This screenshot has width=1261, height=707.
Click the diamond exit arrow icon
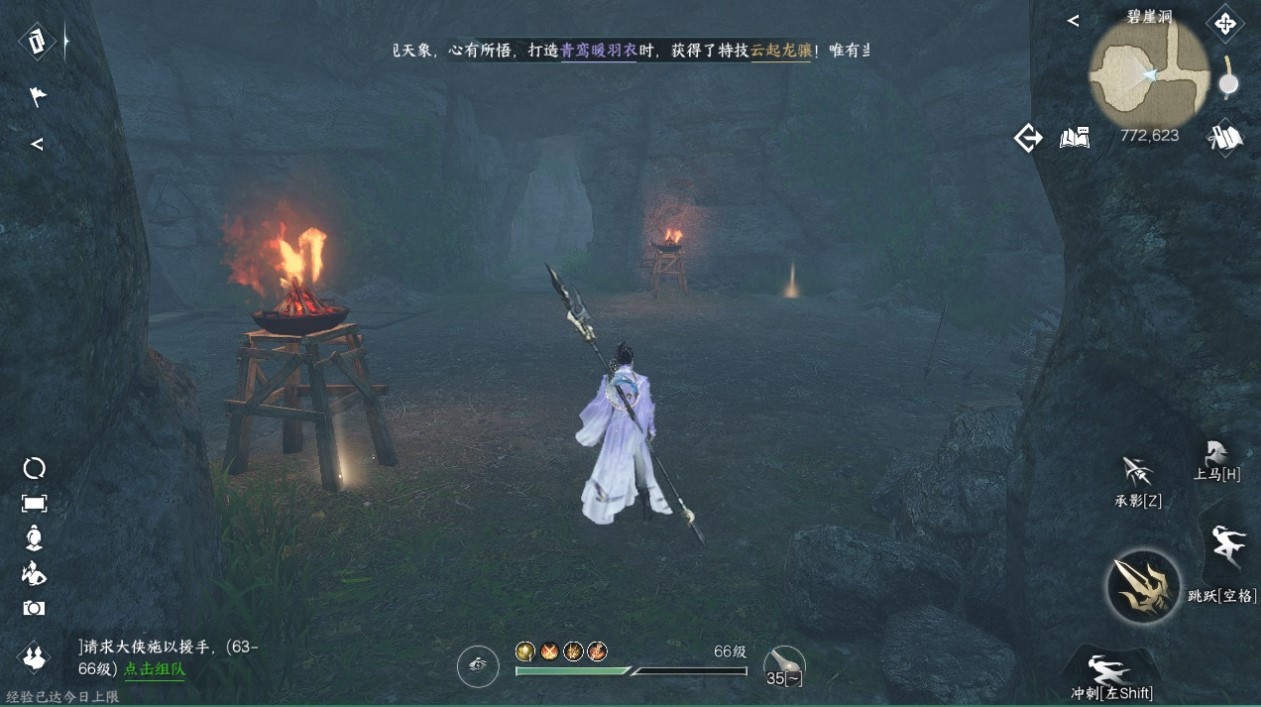[1028, 138]
